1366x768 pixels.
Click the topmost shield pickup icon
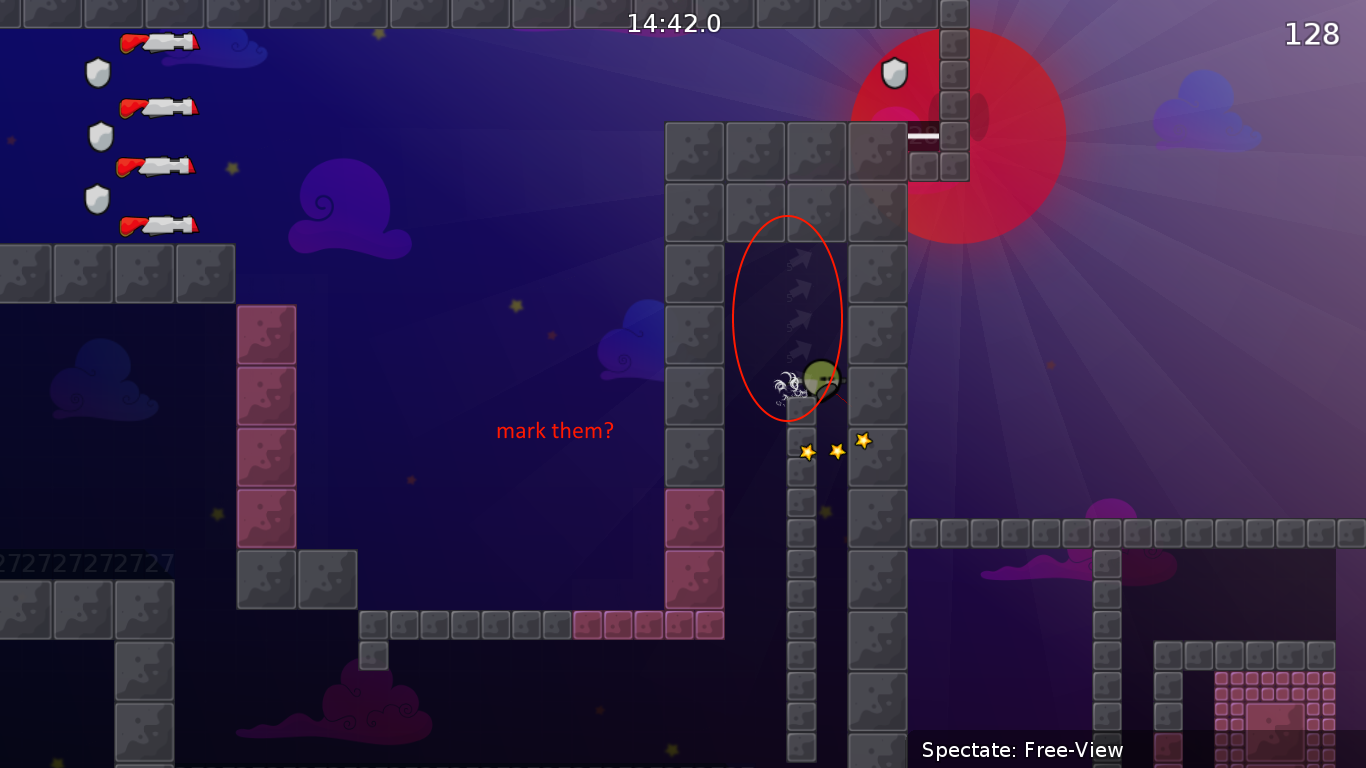(x=97, y=73)
